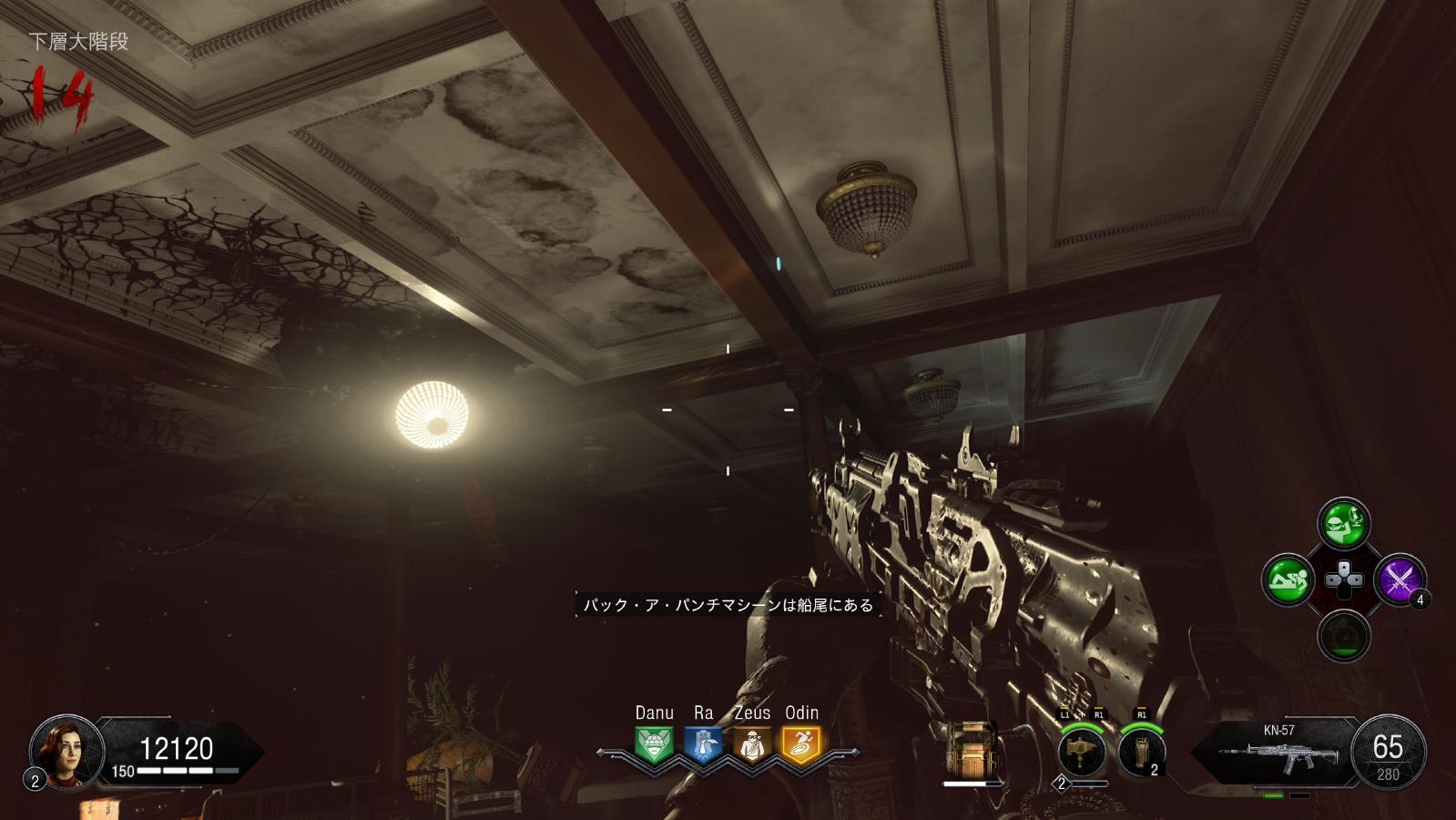1456x820 pixels.
Task: Select the dimmed stopwatch elixir on cooldown
Action: click(x=1344, y=635)
